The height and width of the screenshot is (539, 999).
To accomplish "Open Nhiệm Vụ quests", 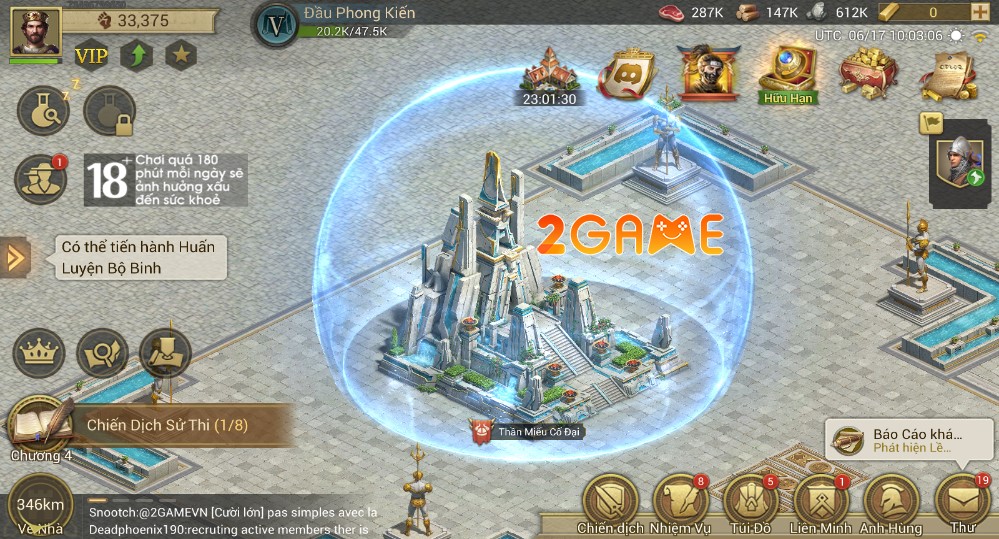I will (x=679, y=500).
